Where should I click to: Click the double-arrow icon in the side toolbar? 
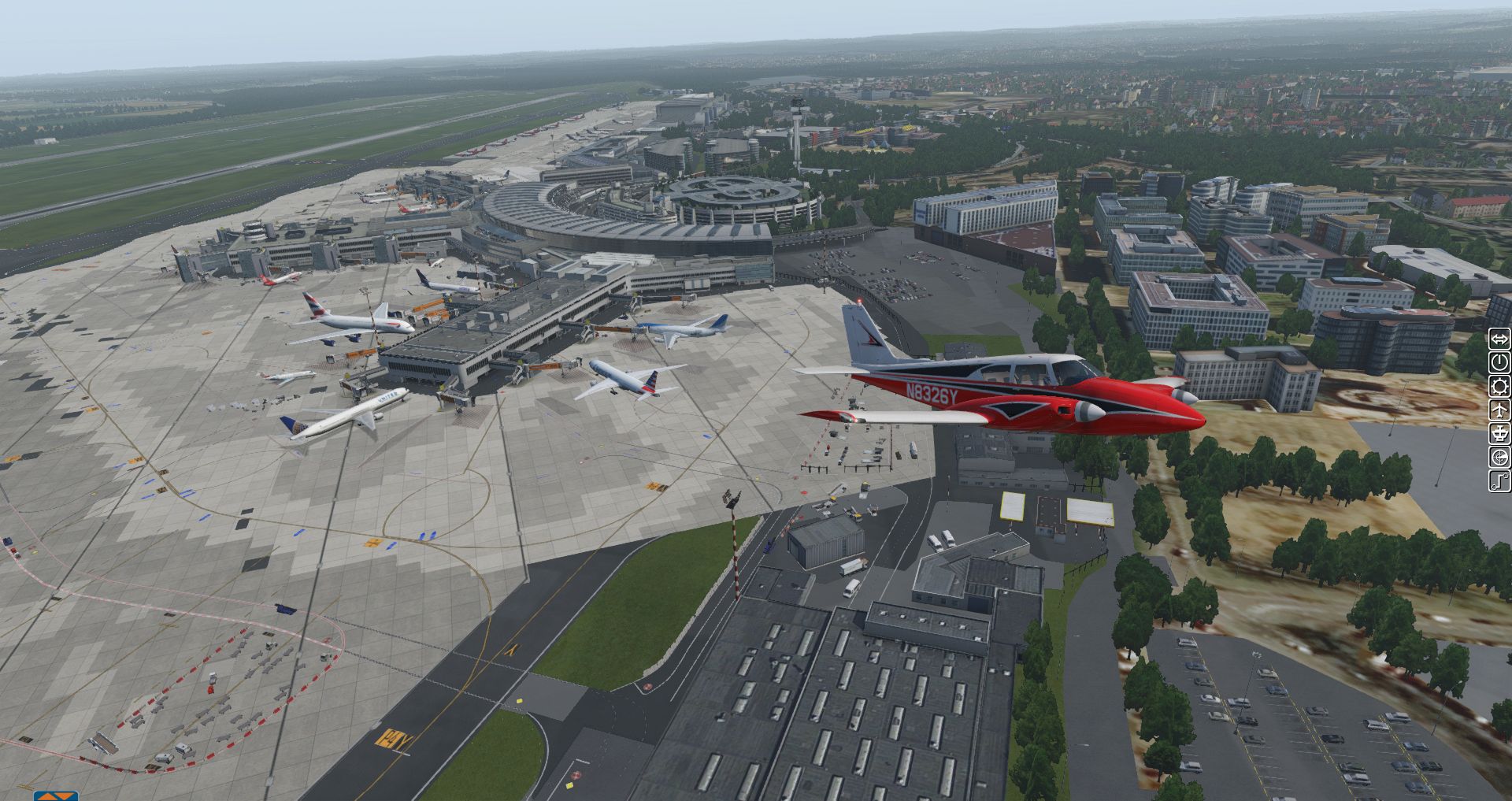click(1499, 339)
